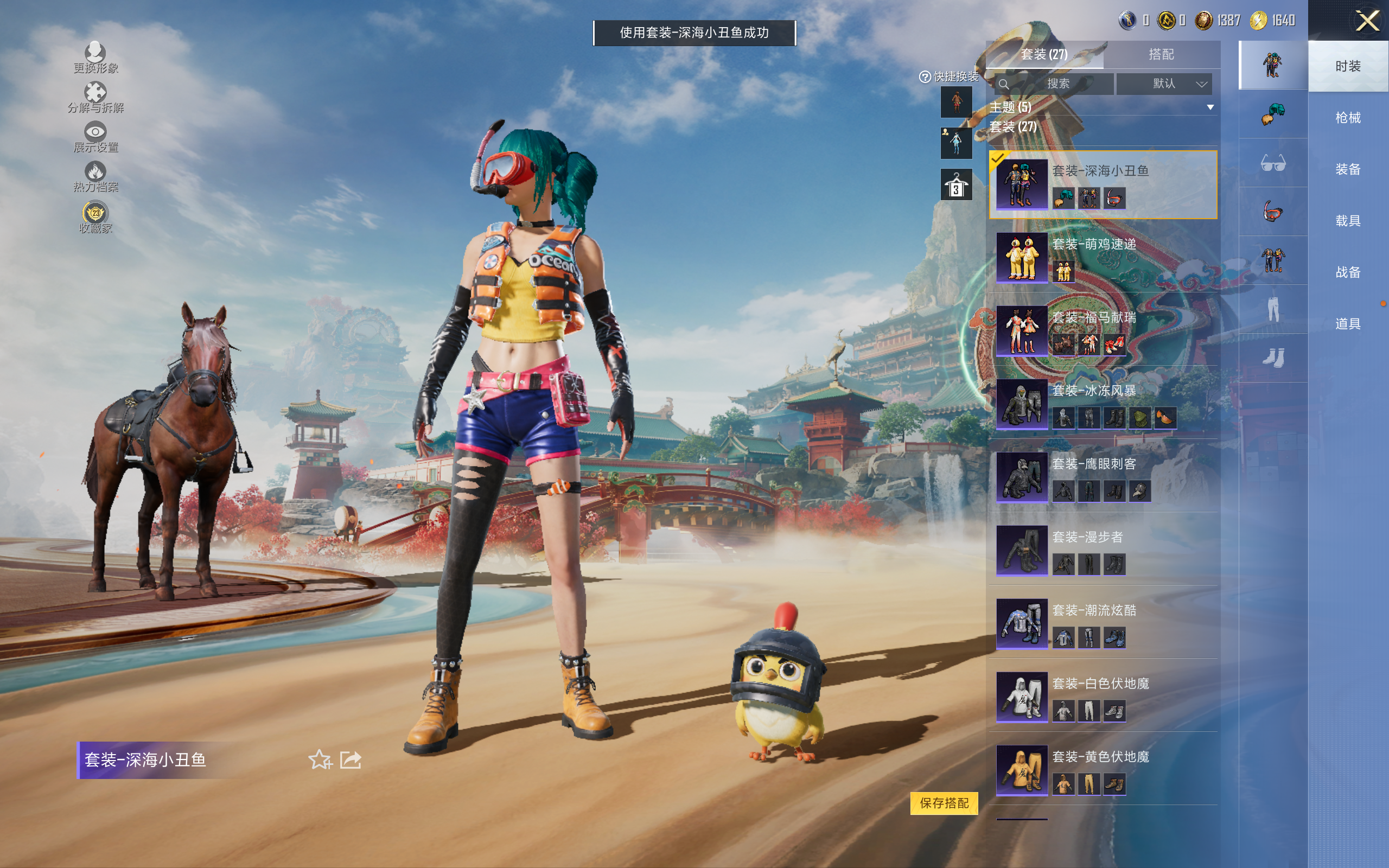Open the 枪械 category
The image size is (1389, 868).
tap(1348, 118)
